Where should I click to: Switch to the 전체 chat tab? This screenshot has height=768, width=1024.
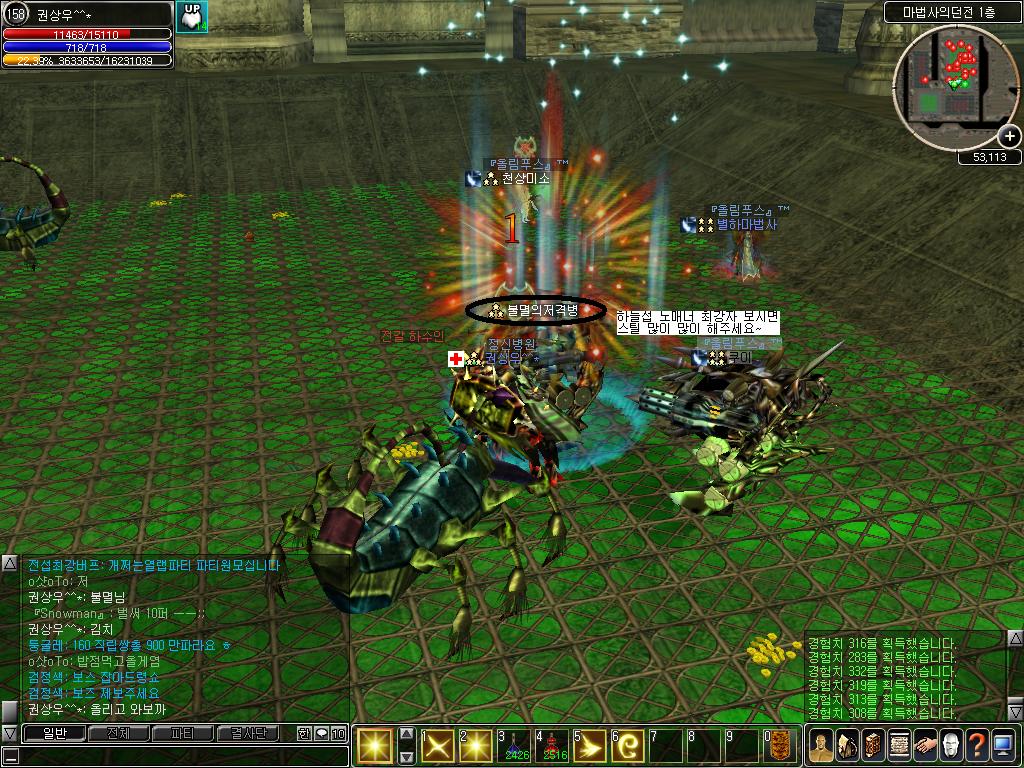[x=117, y=733]
